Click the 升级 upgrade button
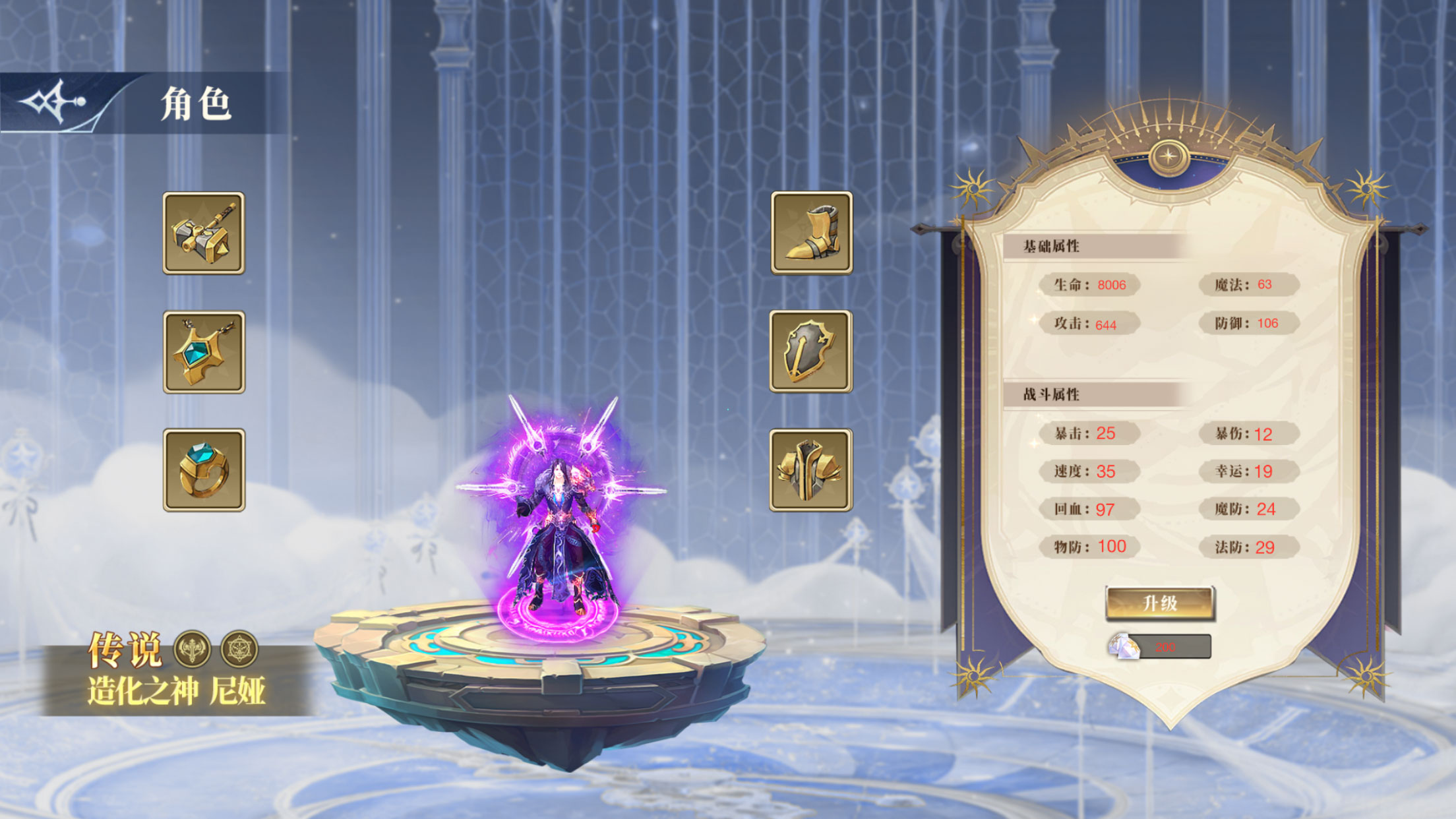This screenshot has width=1456, height=819. pyautogui.click(x=1160, y=603)
